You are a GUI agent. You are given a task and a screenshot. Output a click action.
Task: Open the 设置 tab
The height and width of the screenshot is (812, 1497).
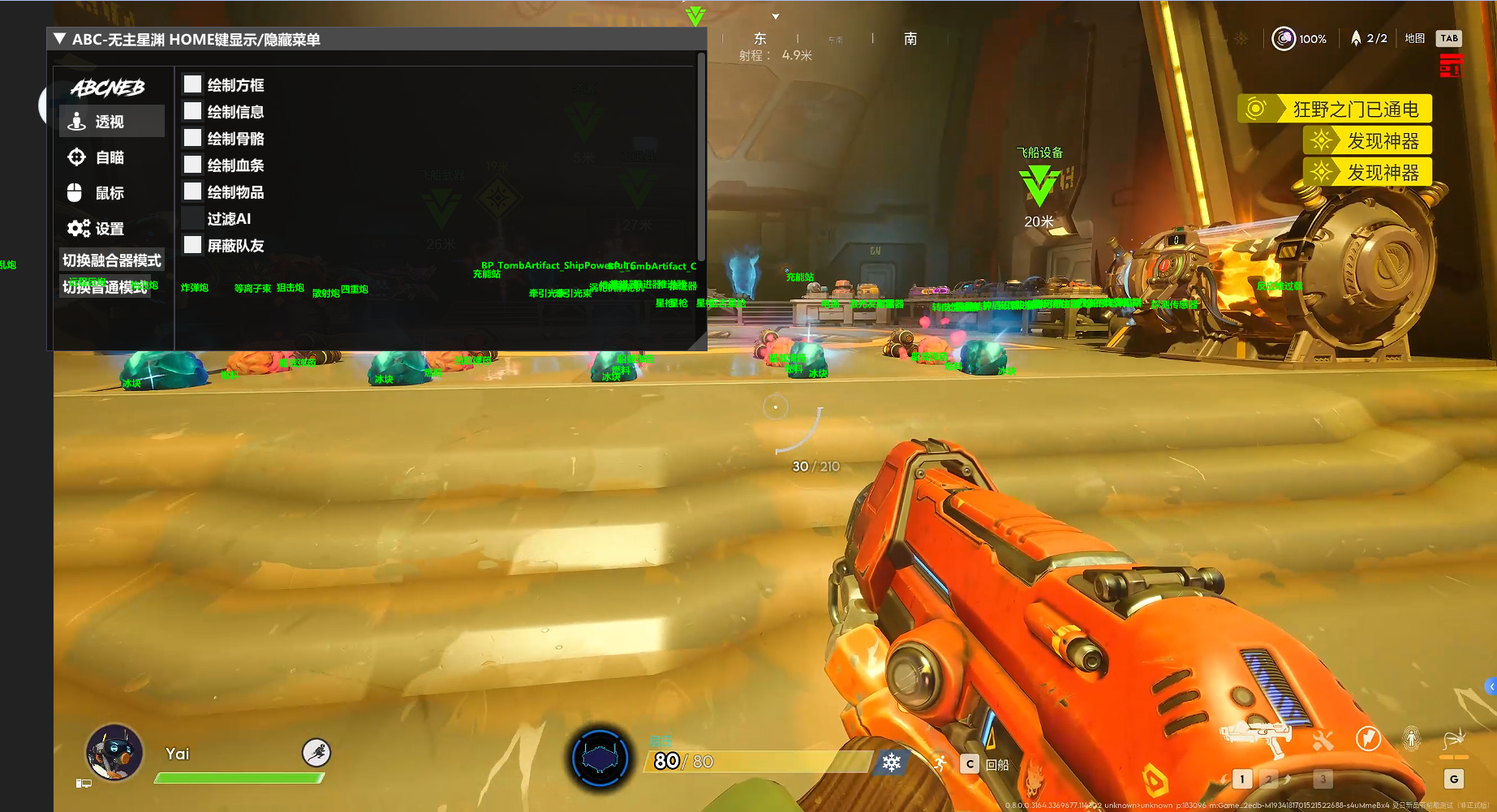(x=111, y=229)
